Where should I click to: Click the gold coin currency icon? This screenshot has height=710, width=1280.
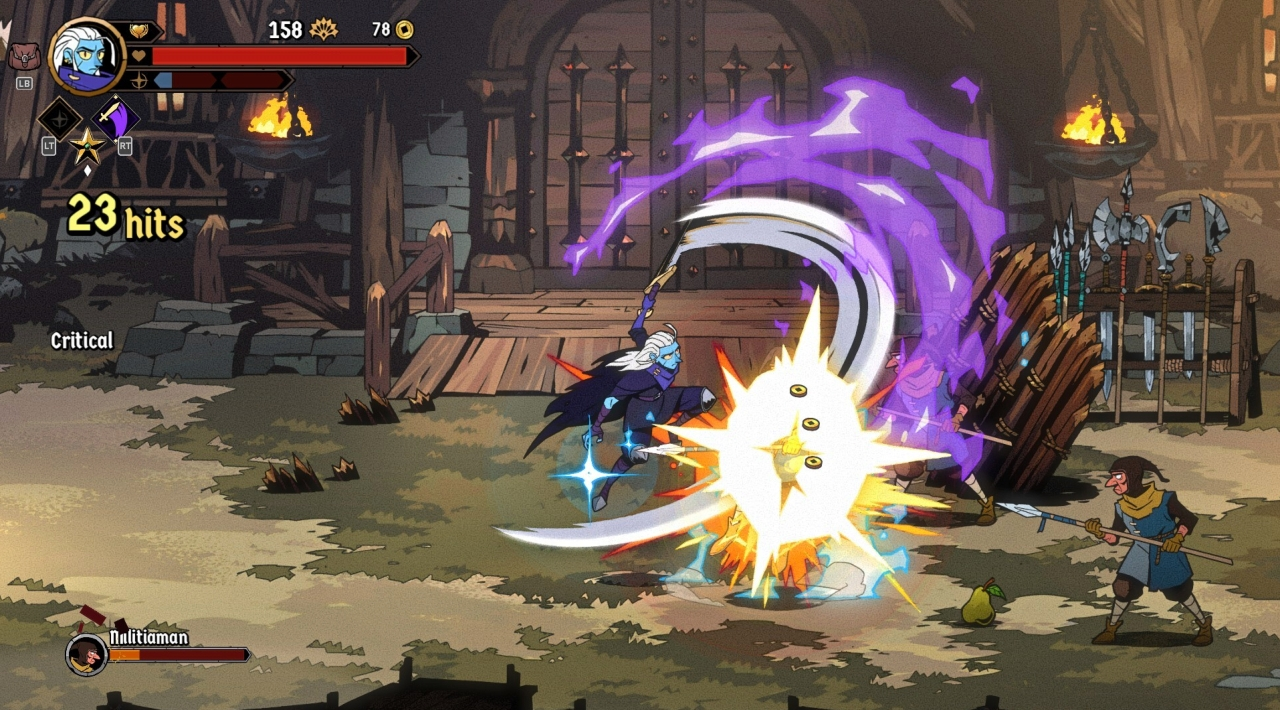[405, 30]
